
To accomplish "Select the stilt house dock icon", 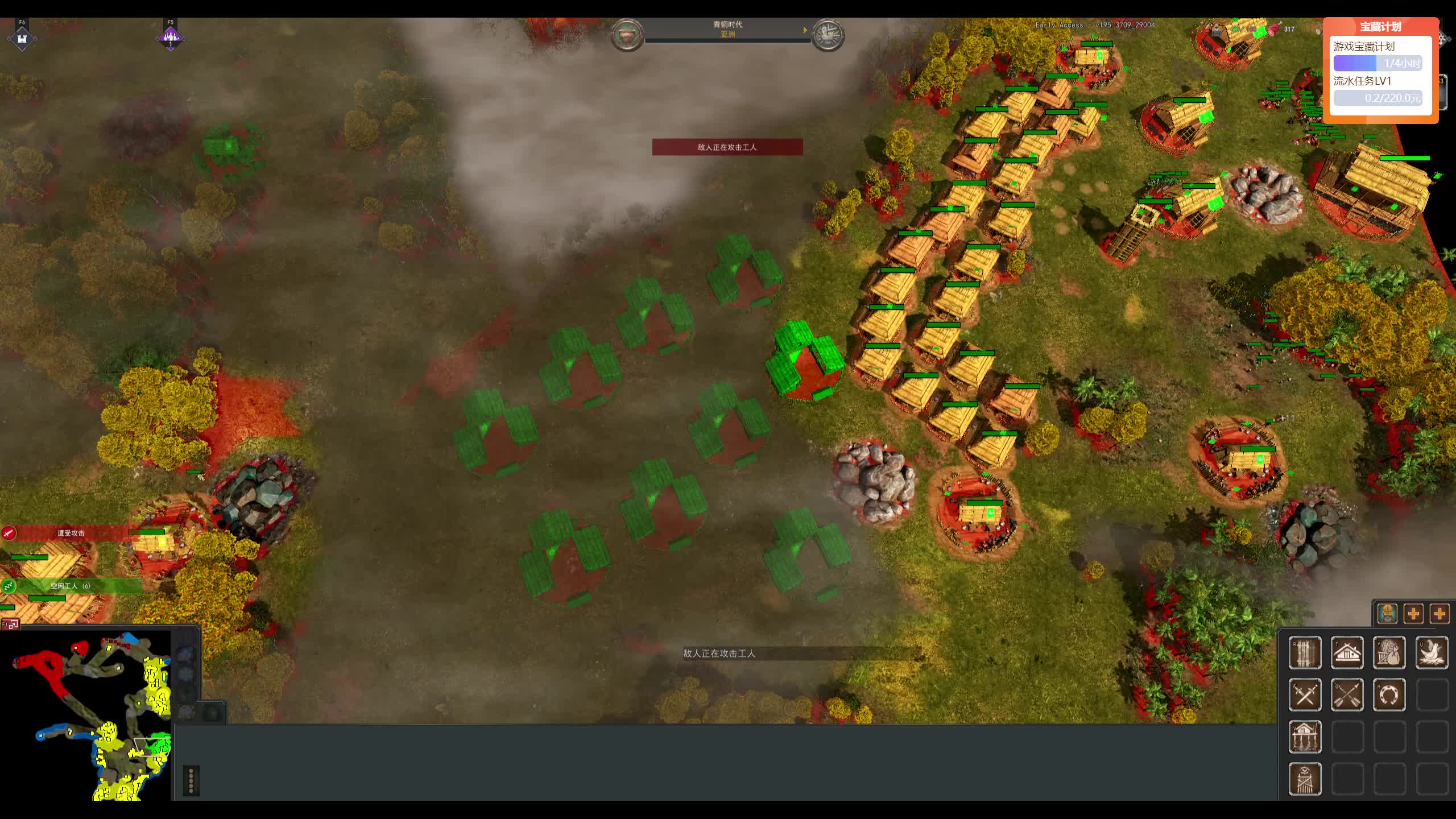I will [1305, 737].
